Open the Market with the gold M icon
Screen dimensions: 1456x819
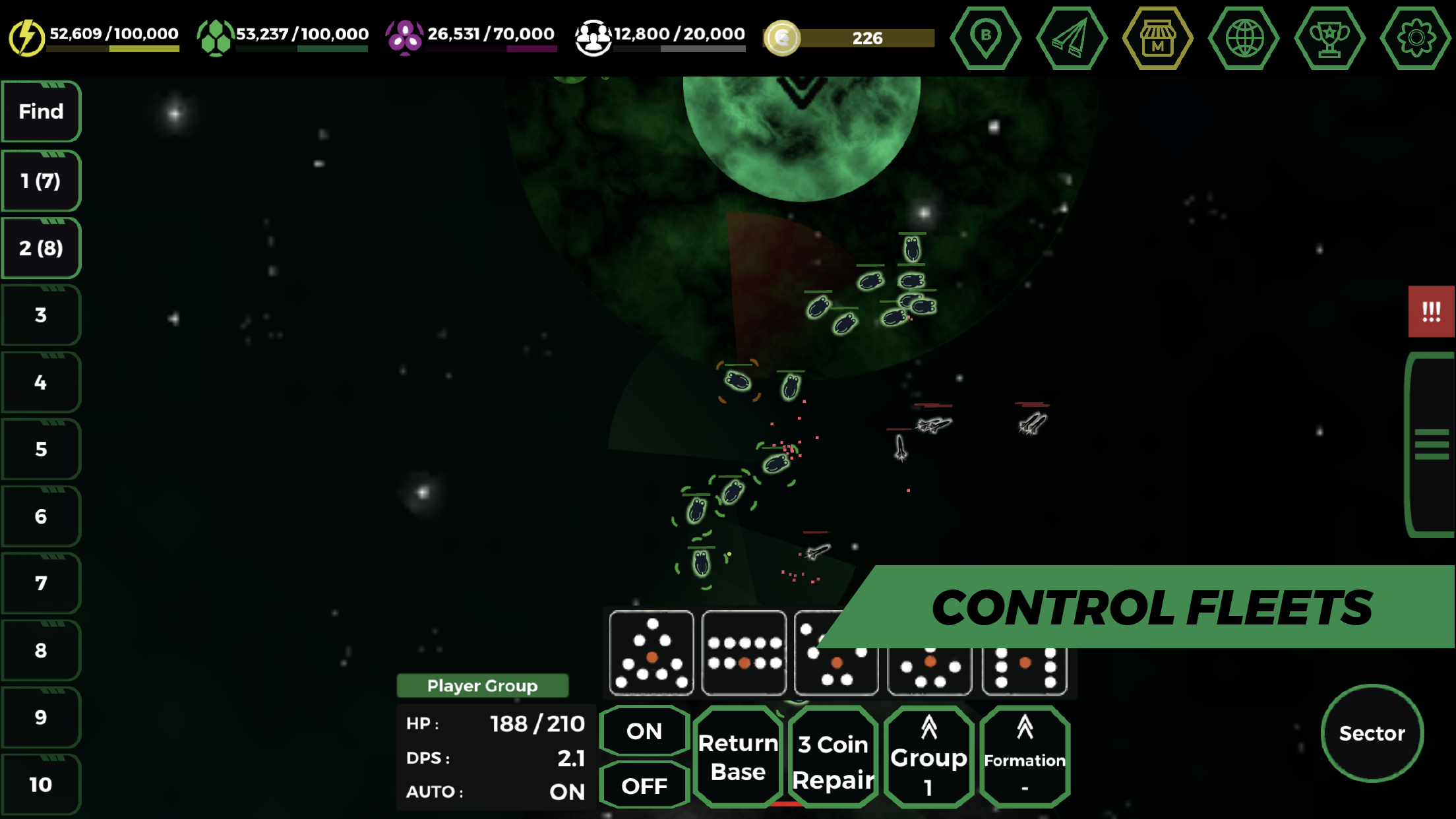pos(1158,38)
